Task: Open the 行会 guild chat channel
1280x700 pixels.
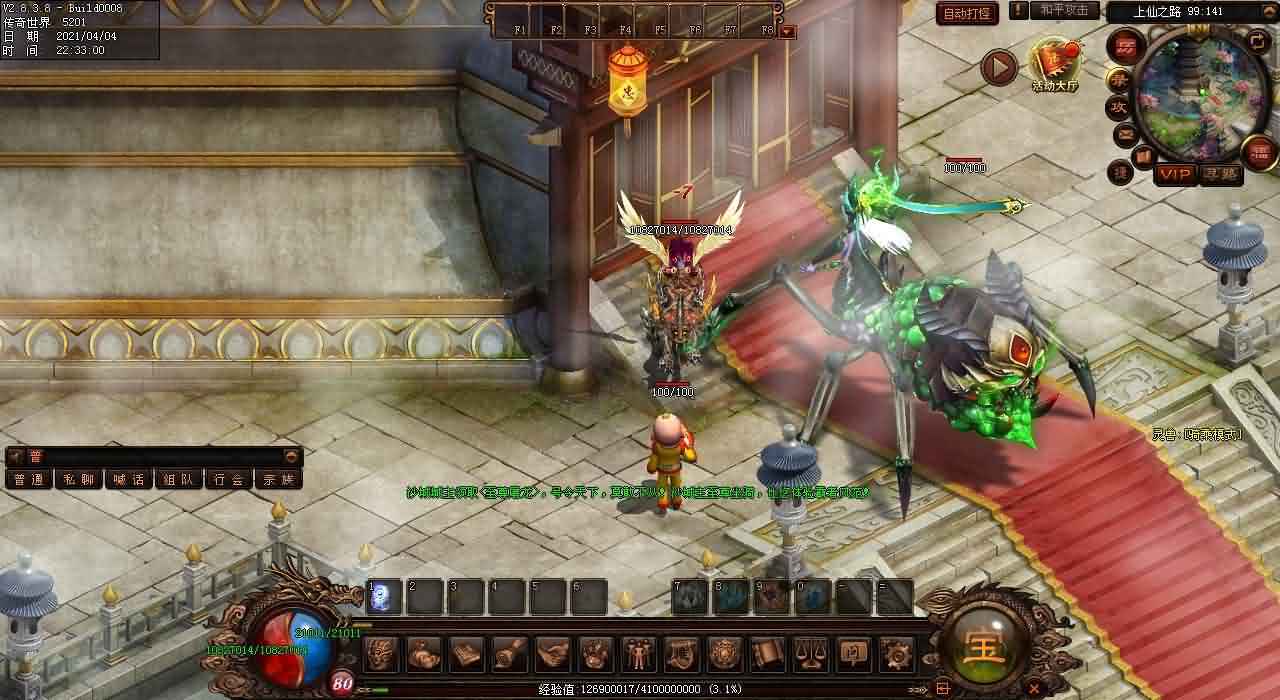Action: pyautogui.click(x=229, y=479)
